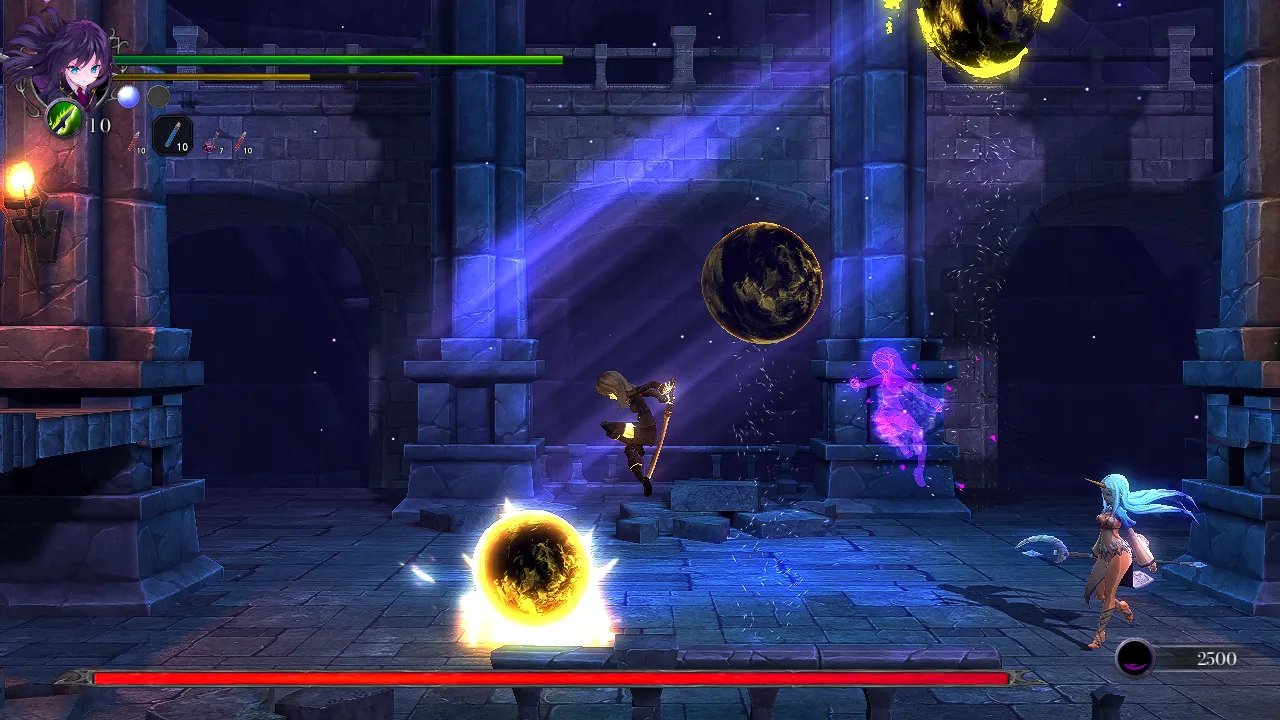The width and height of the screenshot is (1280, 720).
Task: Click the glowing yellow orb on the ground
Action: click(532, 565)
